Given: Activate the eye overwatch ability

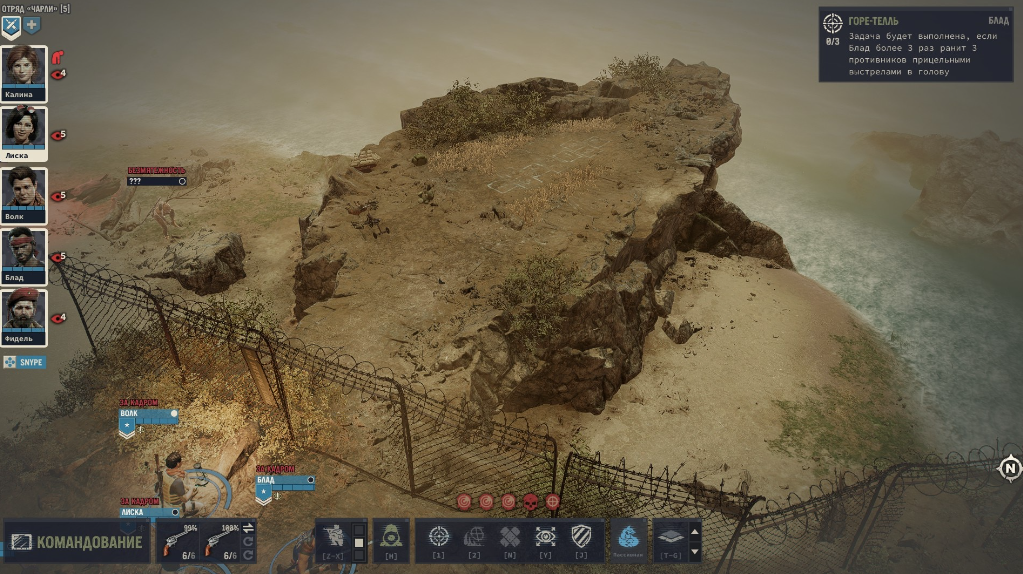Looking at the screenshot, I should point(546,537).
